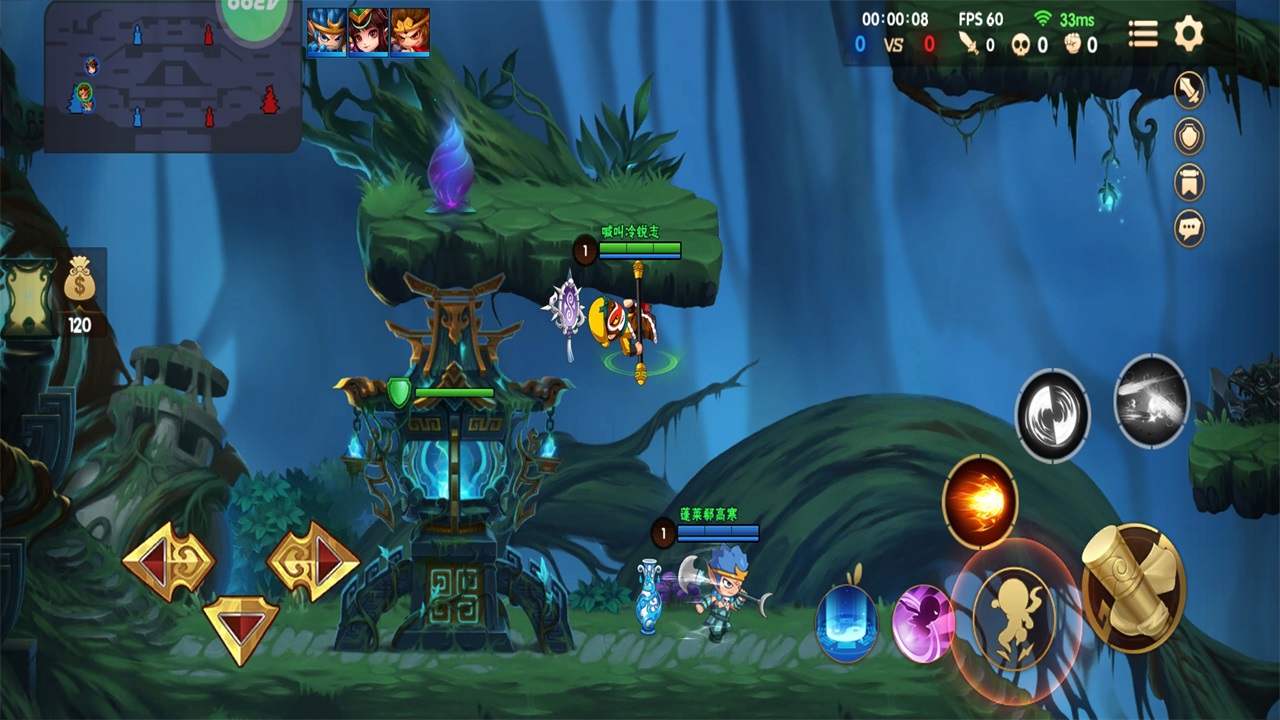
Task: Activate the purple silhouette skill
Action: (922, 623)
